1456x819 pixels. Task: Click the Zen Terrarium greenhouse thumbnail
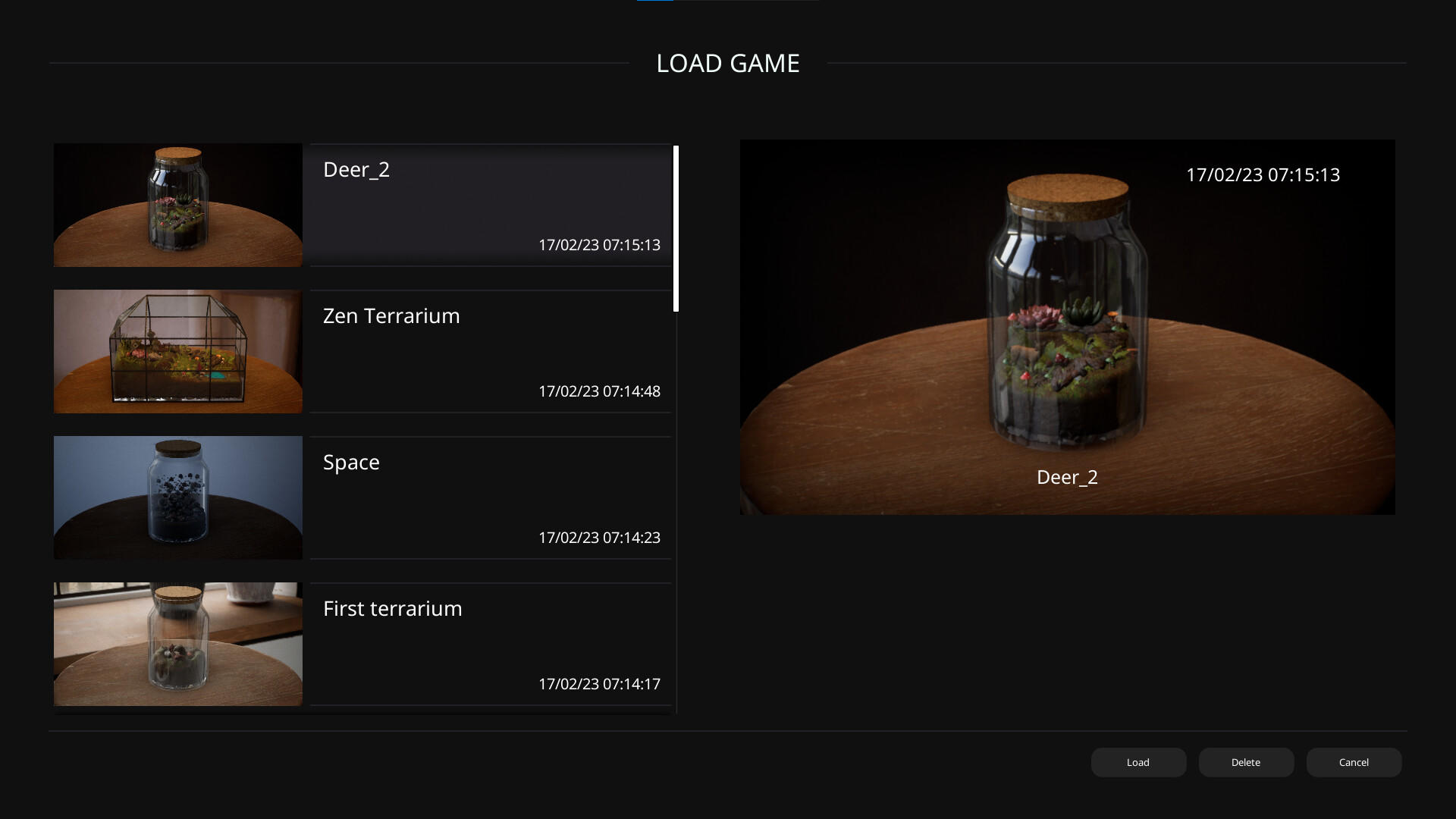pyautogui.click(x=177, y=351)
